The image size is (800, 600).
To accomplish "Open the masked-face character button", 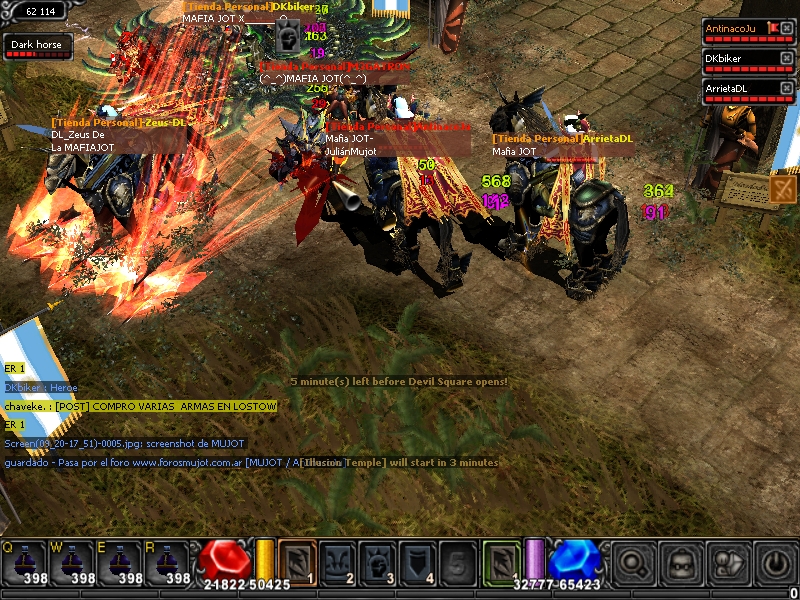I will tap(680, 563).
